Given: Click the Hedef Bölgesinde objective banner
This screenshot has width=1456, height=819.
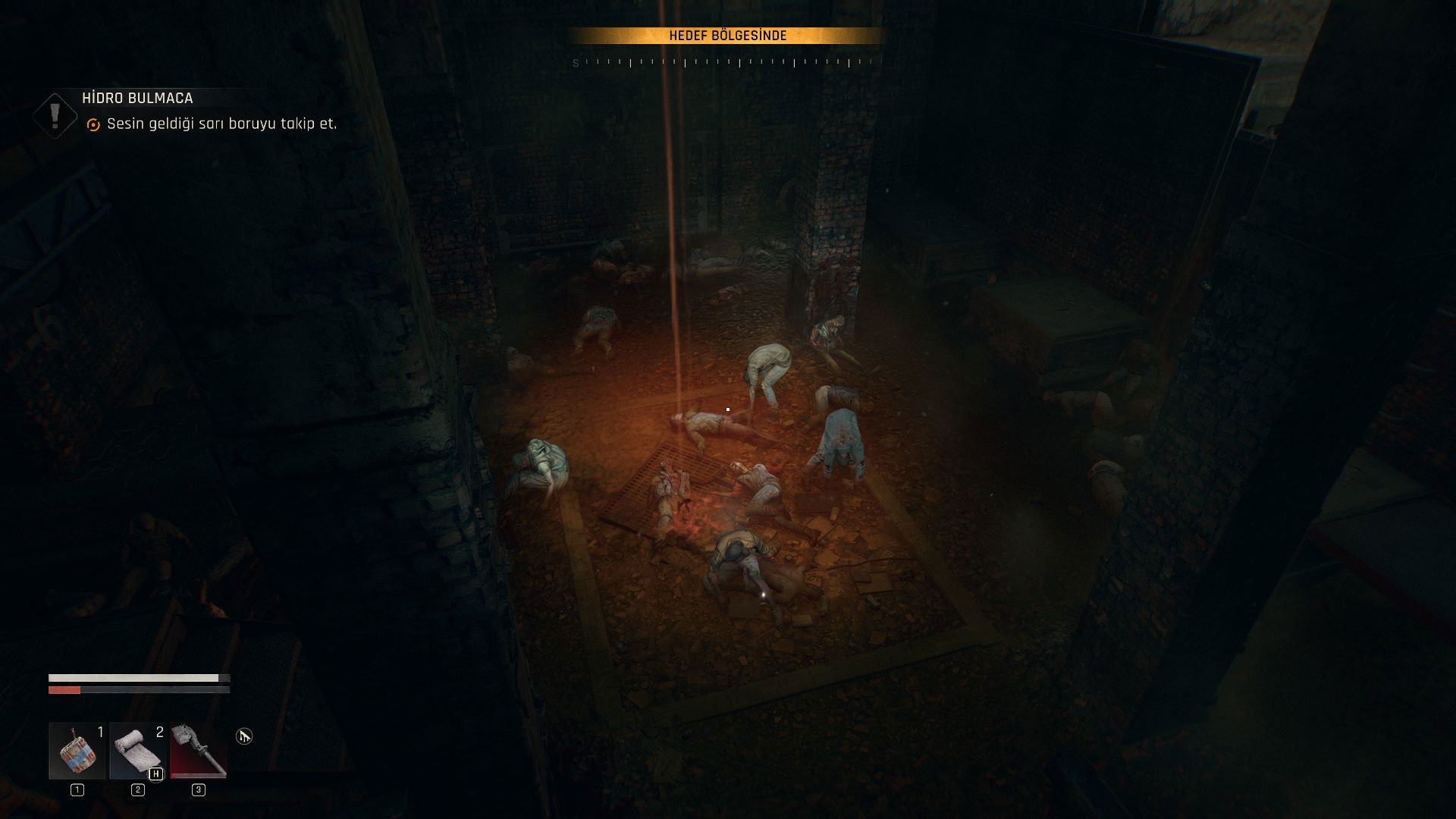Looking at the screenshot, I should click(727, 36).
